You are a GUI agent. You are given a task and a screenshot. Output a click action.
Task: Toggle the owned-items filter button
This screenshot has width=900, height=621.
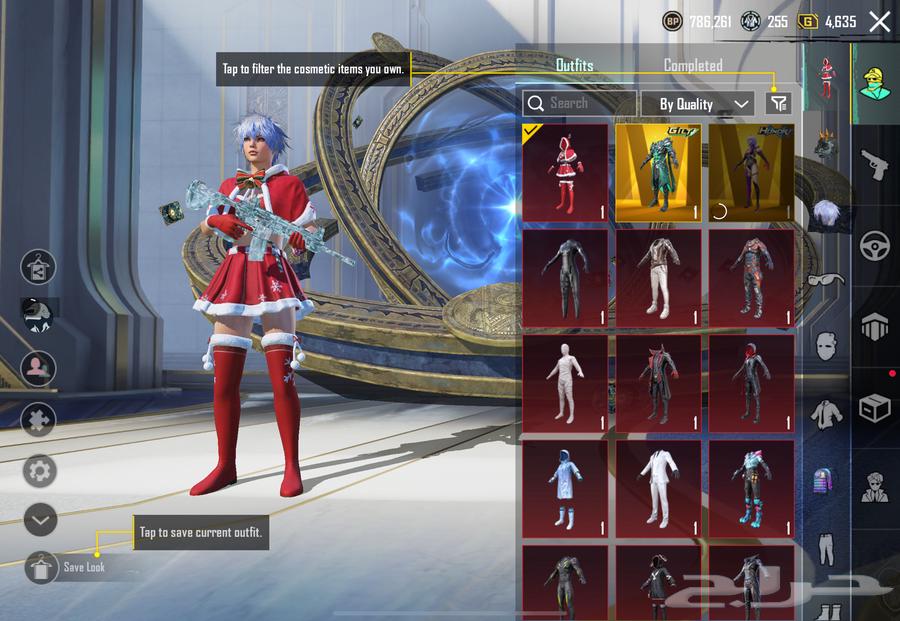pos(778,103)
